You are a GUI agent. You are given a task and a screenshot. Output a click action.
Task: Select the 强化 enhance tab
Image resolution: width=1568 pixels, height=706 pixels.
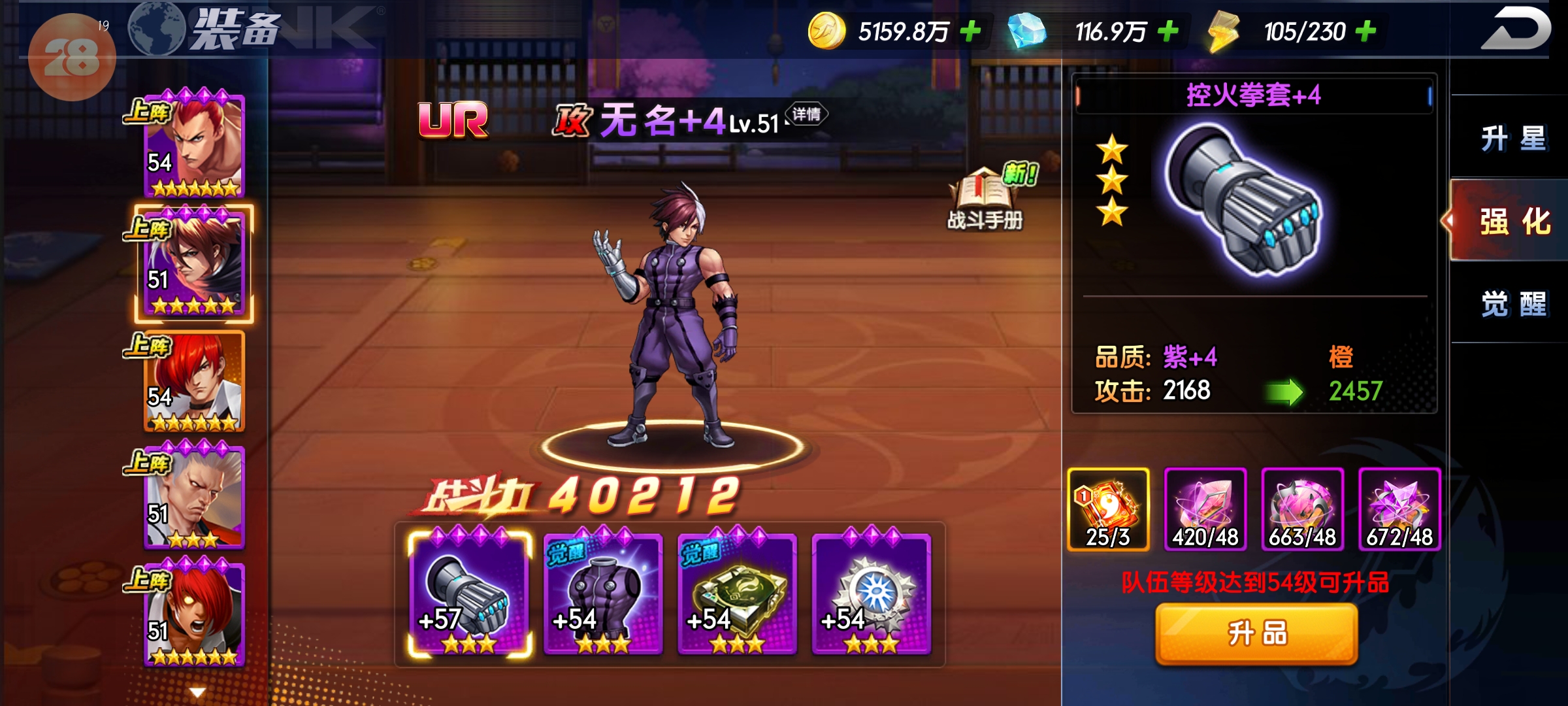pyautogui.click(x=1512, y=221)
